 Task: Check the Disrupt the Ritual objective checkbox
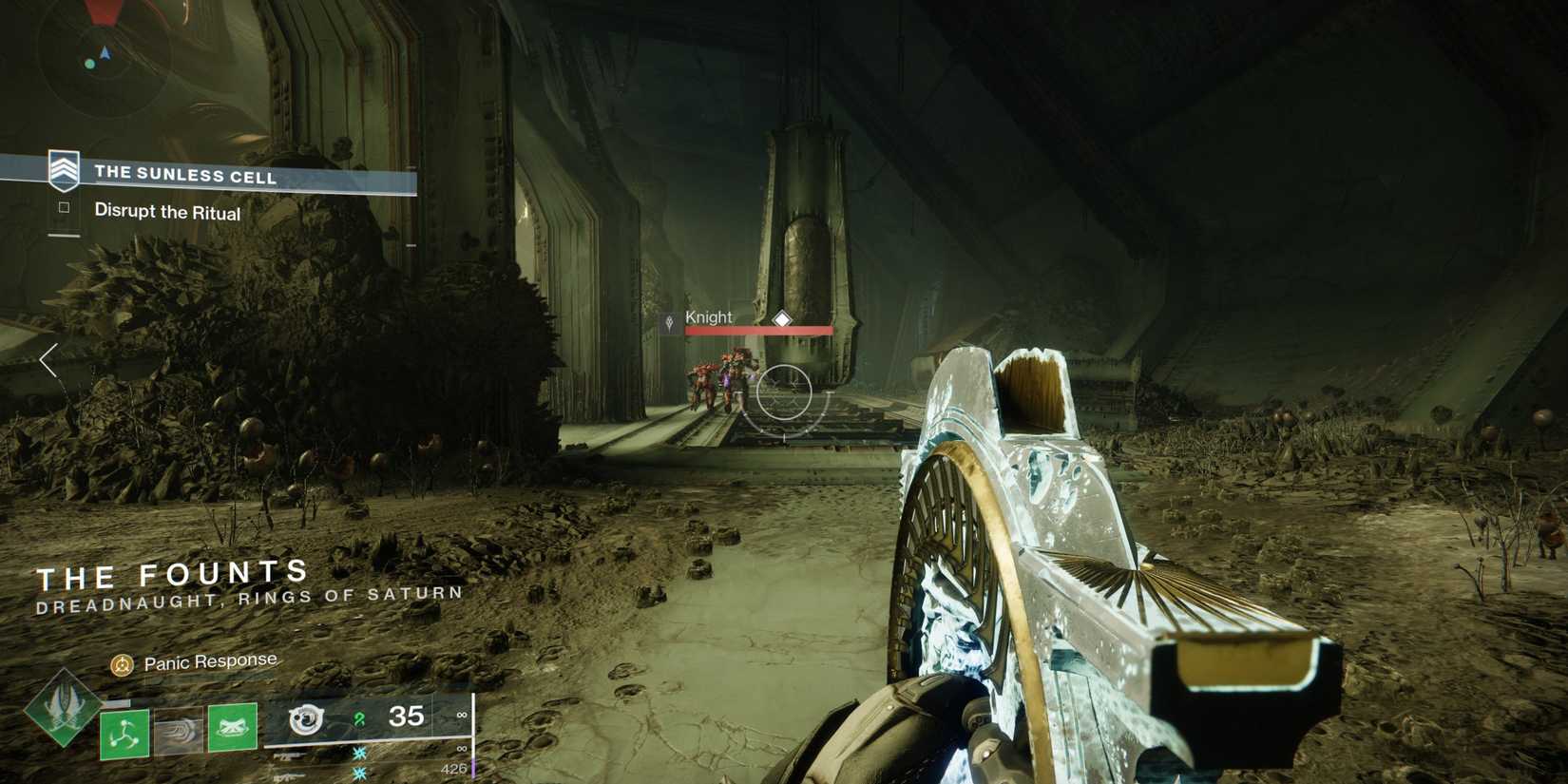63,212
